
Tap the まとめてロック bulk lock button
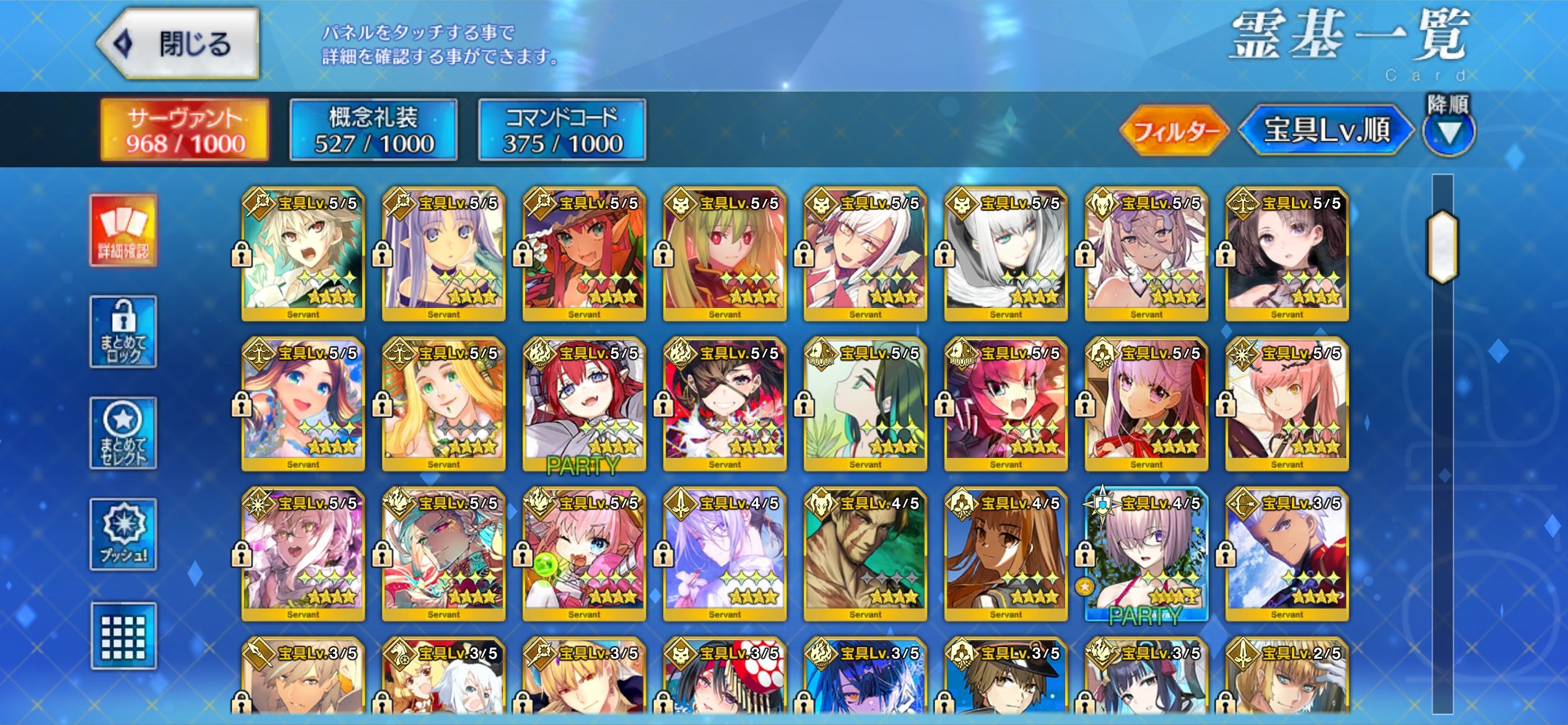(x=123, y=332)
